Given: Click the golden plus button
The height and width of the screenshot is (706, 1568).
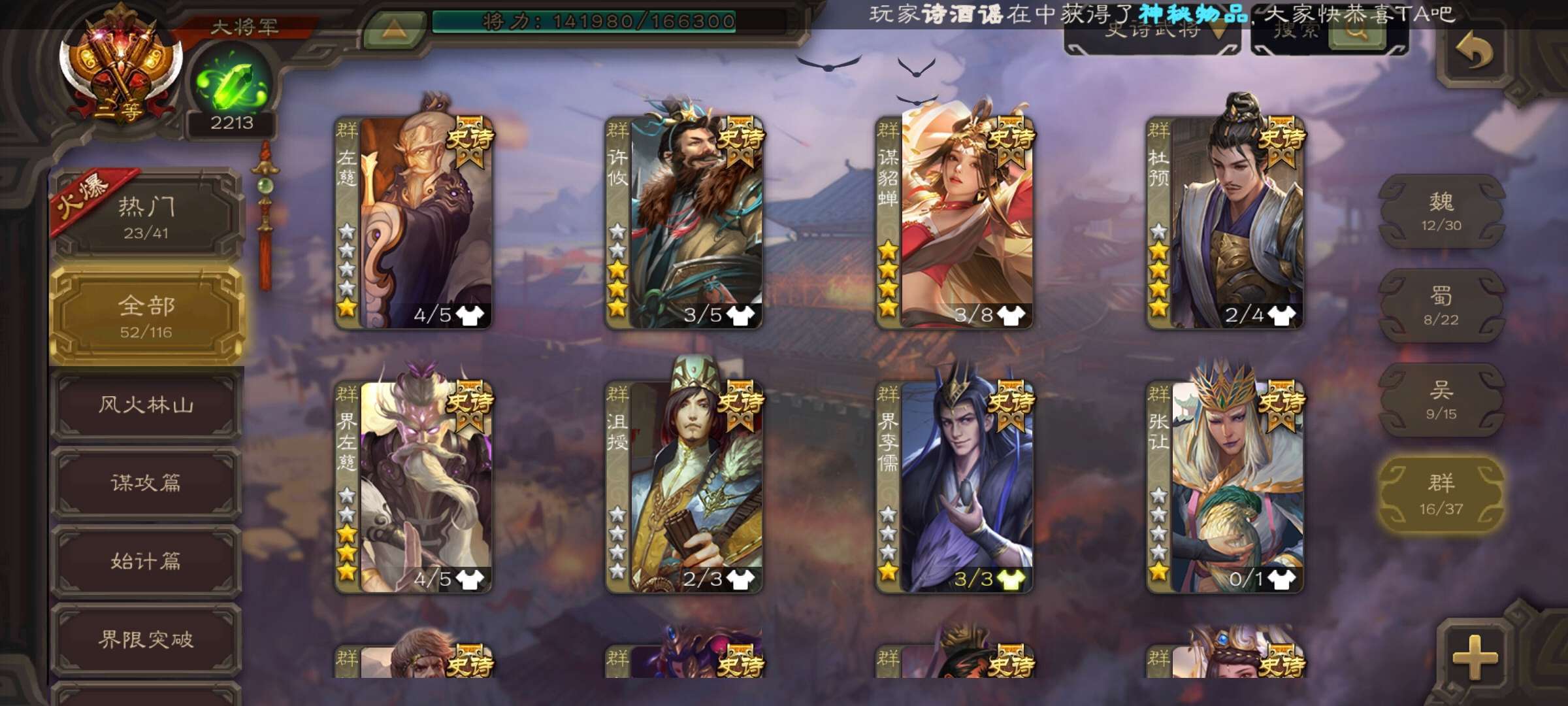Looking at the screenshot, I should 1475,656.
